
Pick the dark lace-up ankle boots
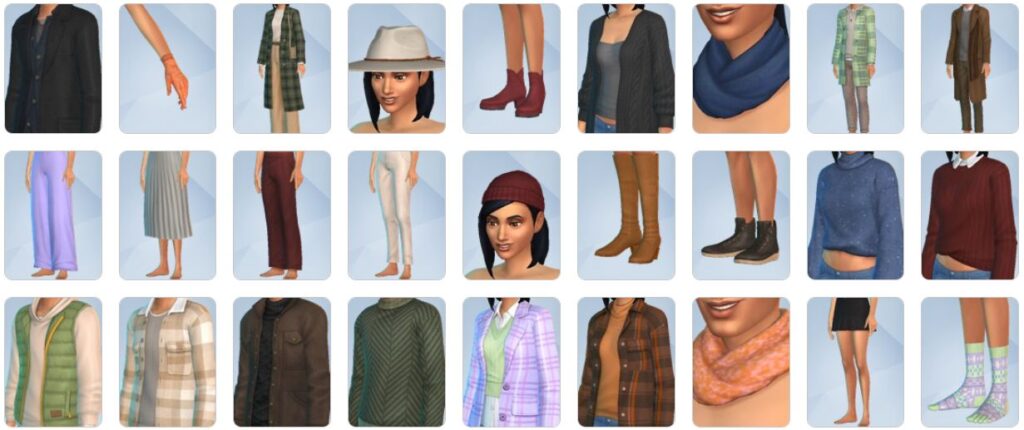click(x=740, y=215)
